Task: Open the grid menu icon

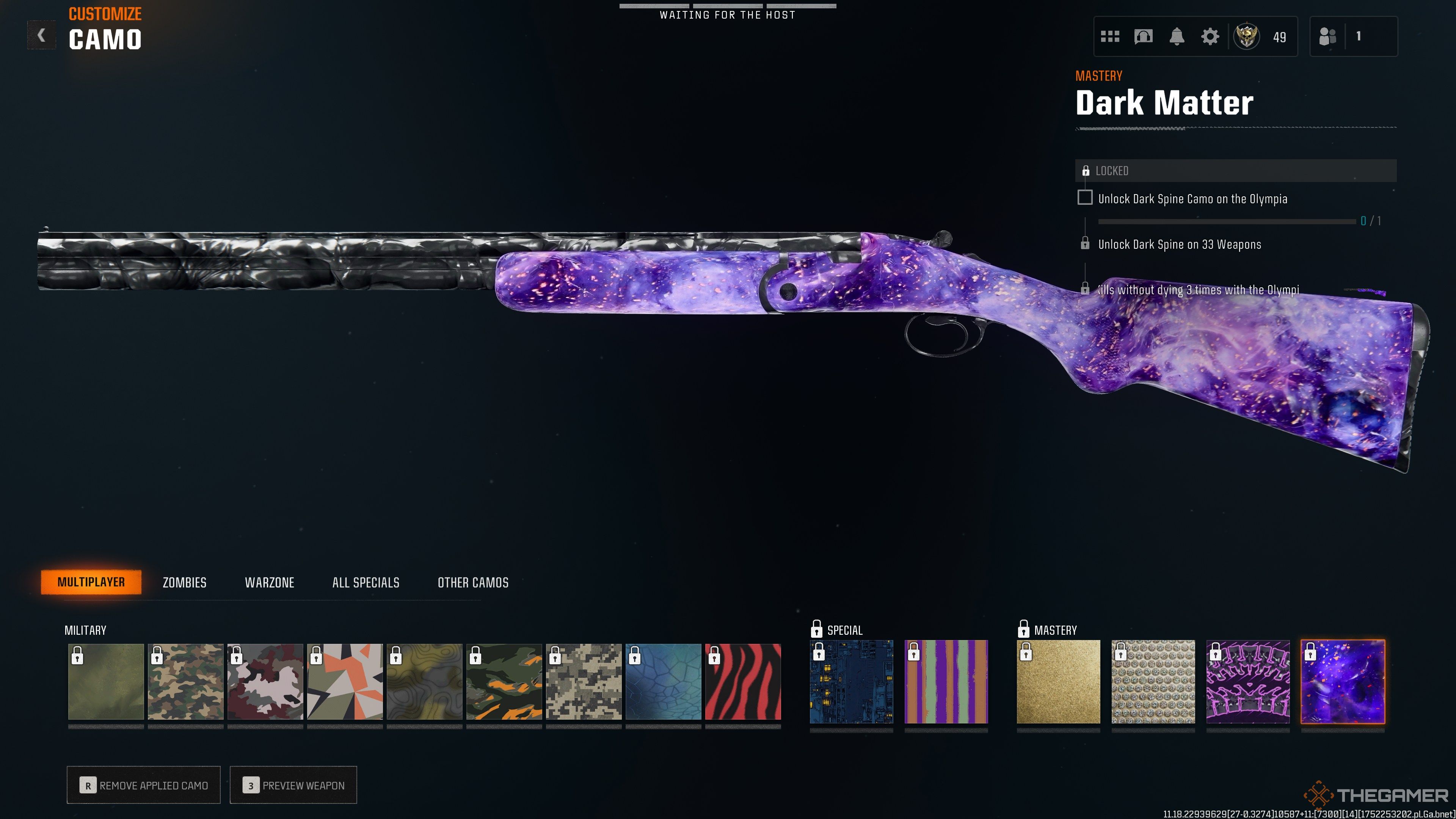Action: tap(1109, 37)
